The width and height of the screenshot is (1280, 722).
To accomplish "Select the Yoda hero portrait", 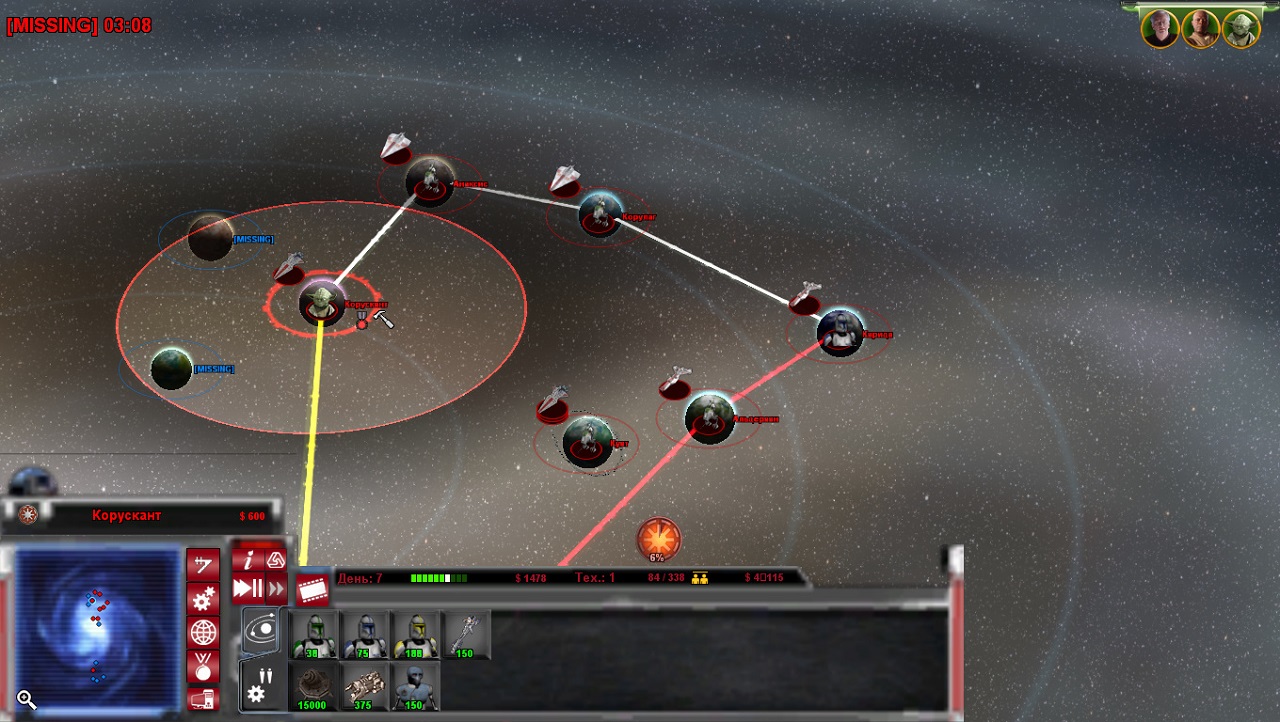I will point(1241,28).
